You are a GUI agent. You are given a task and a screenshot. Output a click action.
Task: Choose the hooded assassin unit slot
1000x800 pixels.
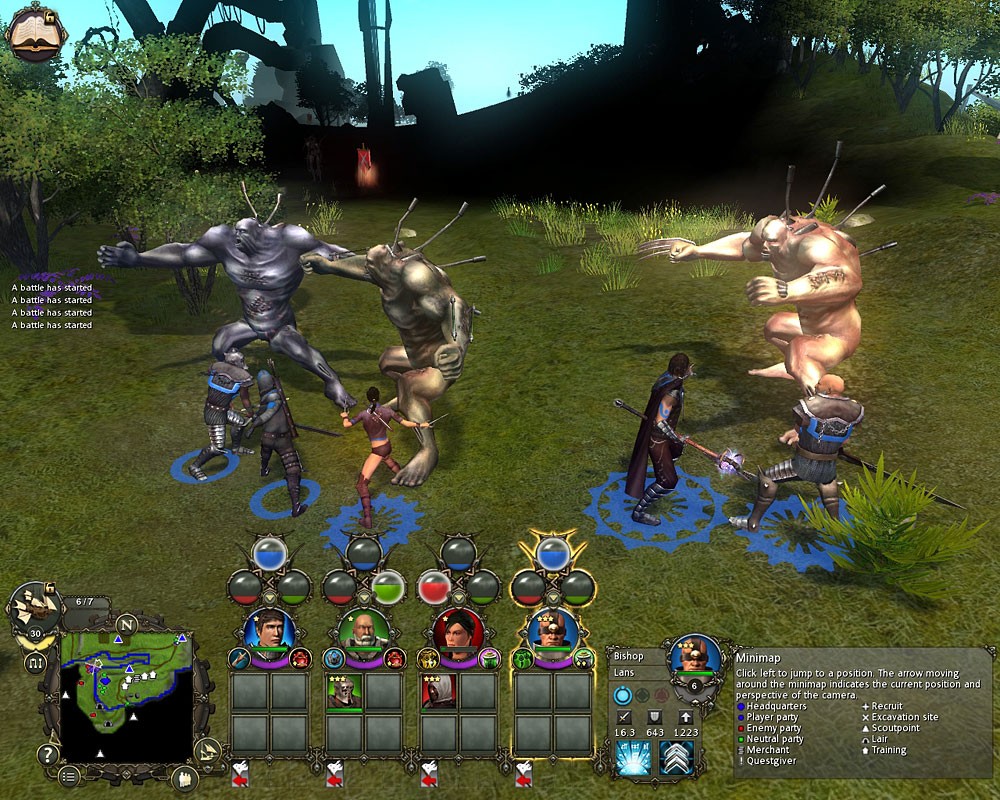tap(438, 692)
